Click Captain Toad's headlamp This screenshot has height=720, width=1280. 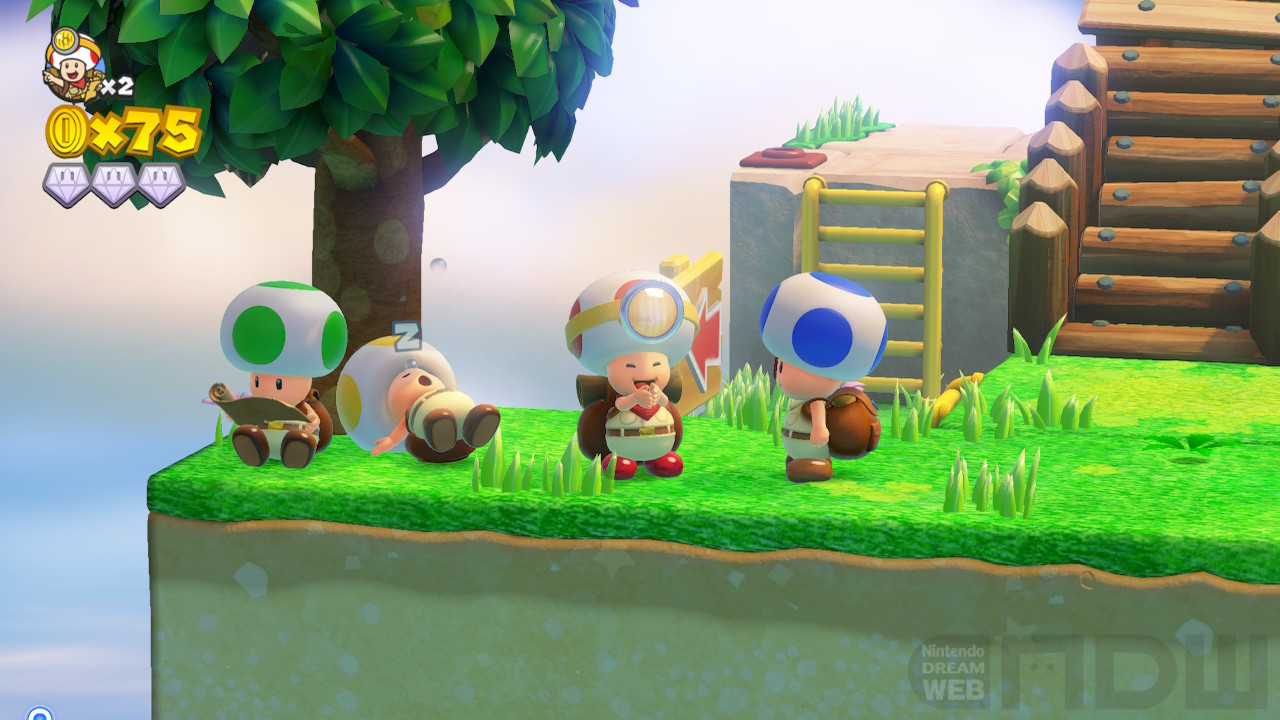coord(651,312)
